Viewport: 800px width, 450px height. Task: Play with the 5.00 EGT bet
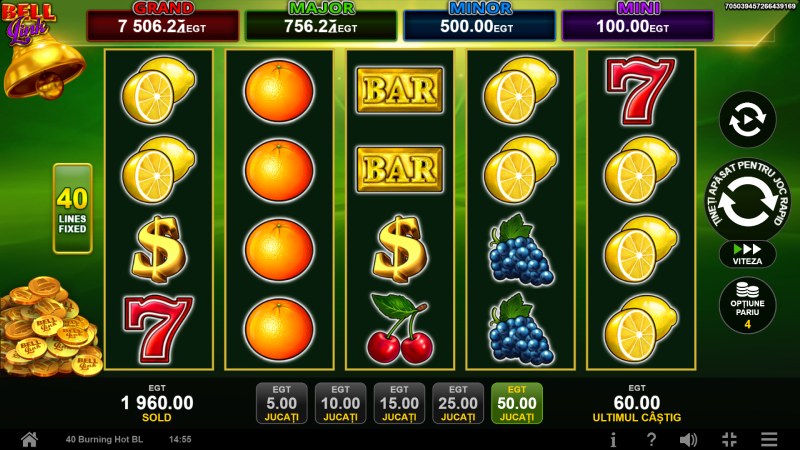pyautogui.click(x=281, y=403)
